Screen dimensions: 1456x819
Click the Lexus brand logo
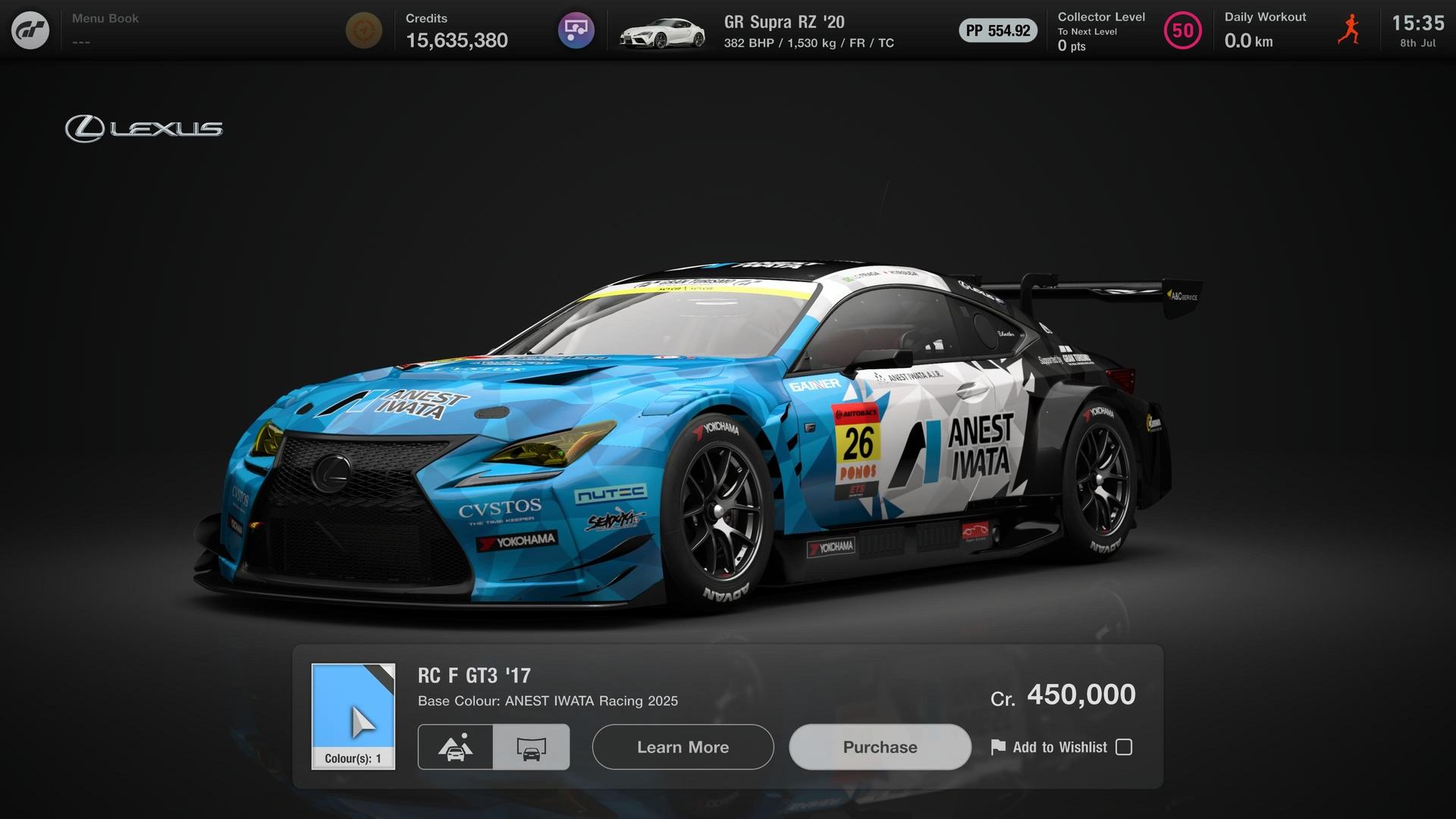[x=143, y=127]
